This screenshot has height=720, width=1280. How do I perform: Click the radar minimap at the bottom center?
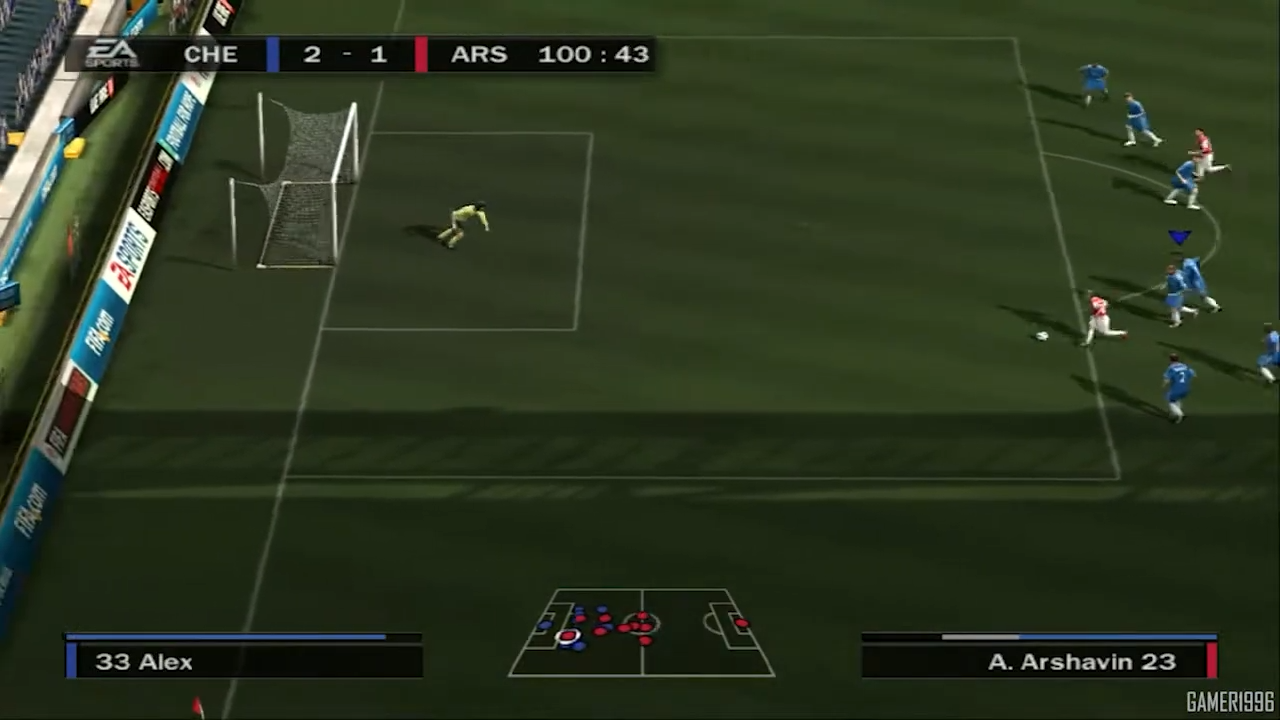[x=640, y=635]
